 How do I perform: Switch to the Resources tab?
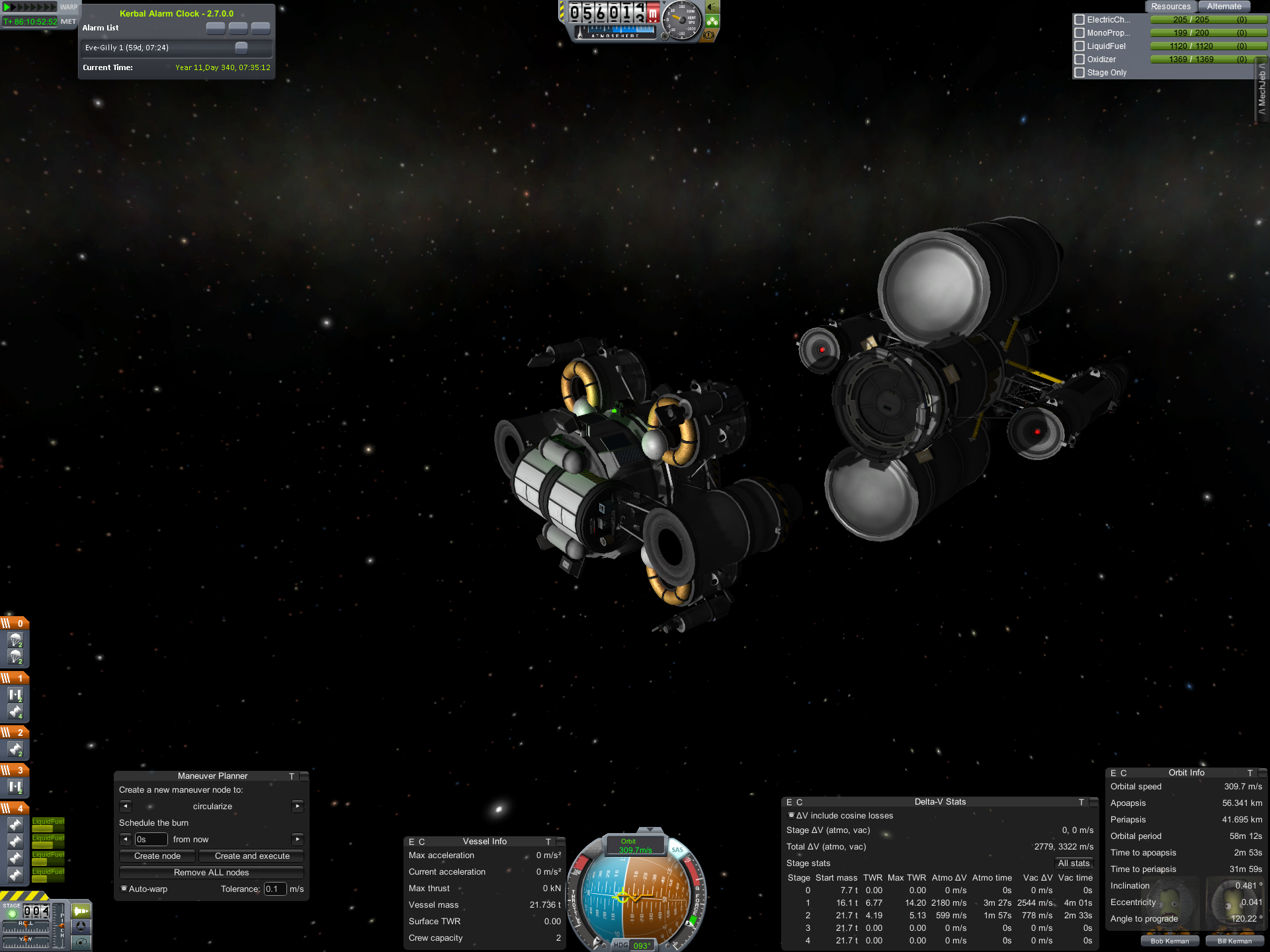click(x=1170, y=7)
